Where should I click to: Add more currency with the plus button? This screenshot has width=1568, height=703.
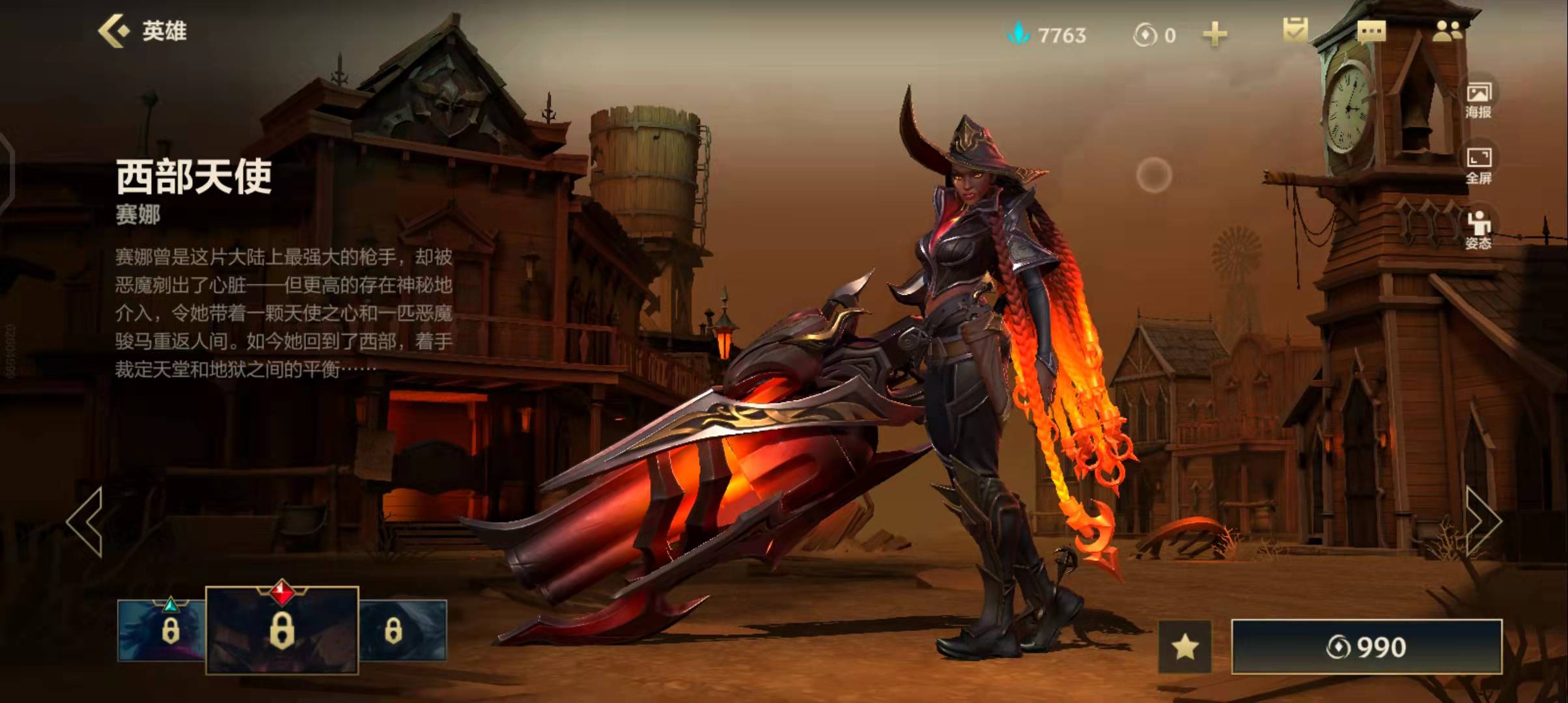tap(1214, 34)
